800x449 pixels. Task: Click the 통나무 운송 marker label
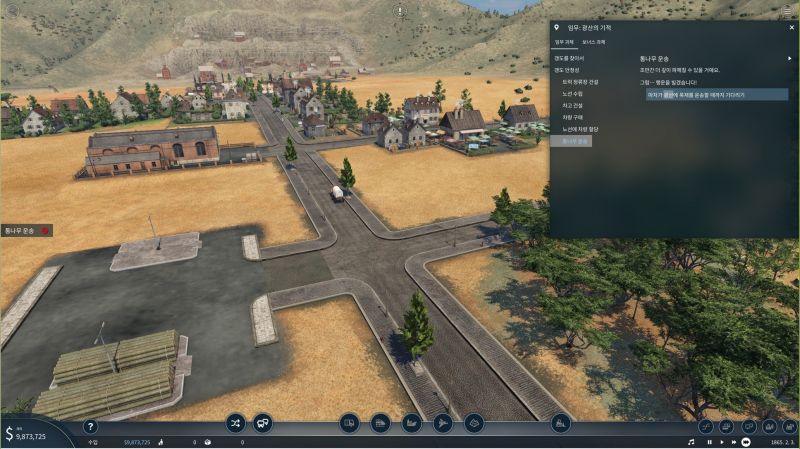coord(22,231)
